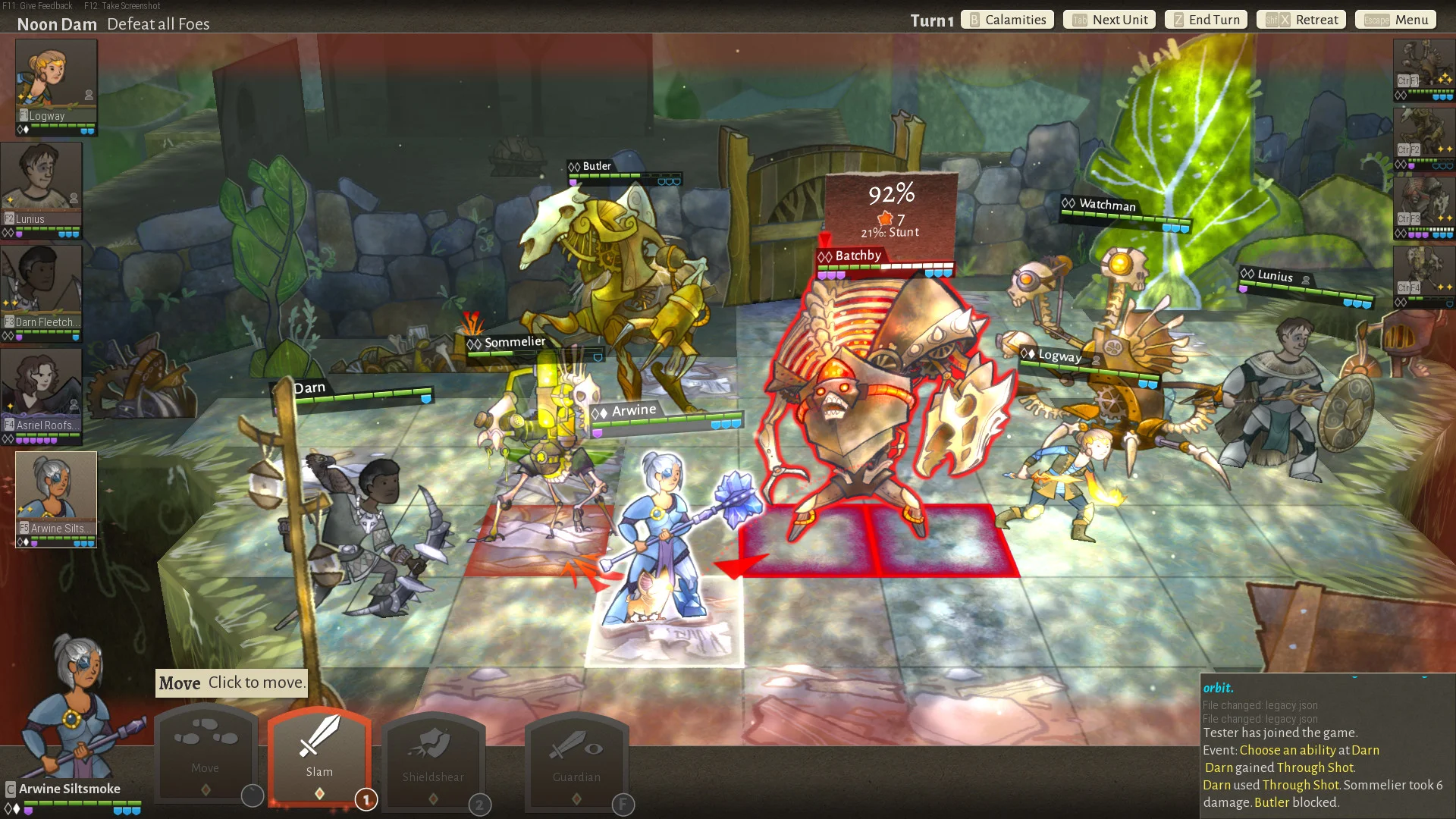Open the Menu
This screenshot has width=1456, height=819.
1396,20
